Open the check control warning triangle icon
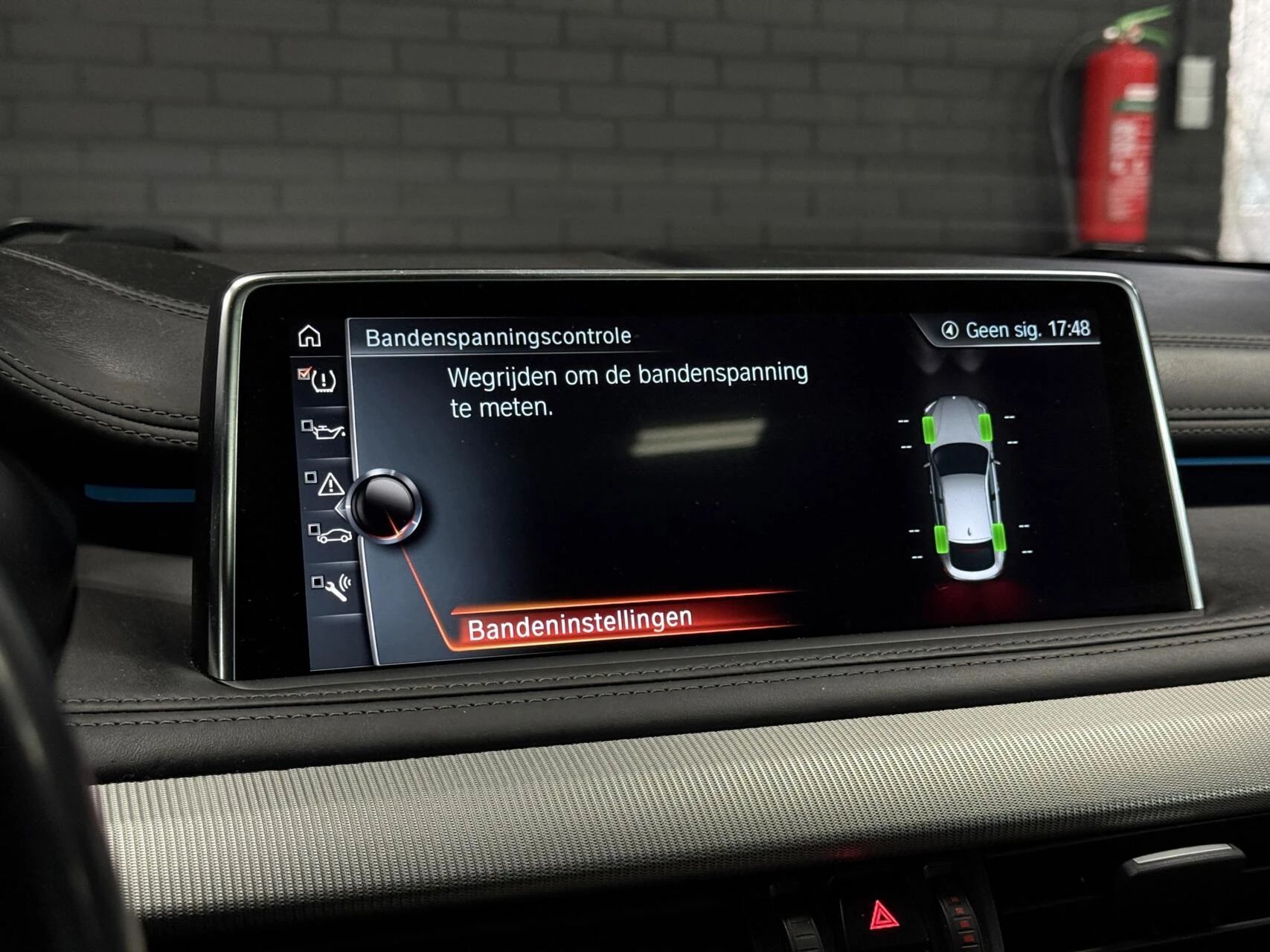Viewport: 1270px width, 952px height. pos(331,485)
